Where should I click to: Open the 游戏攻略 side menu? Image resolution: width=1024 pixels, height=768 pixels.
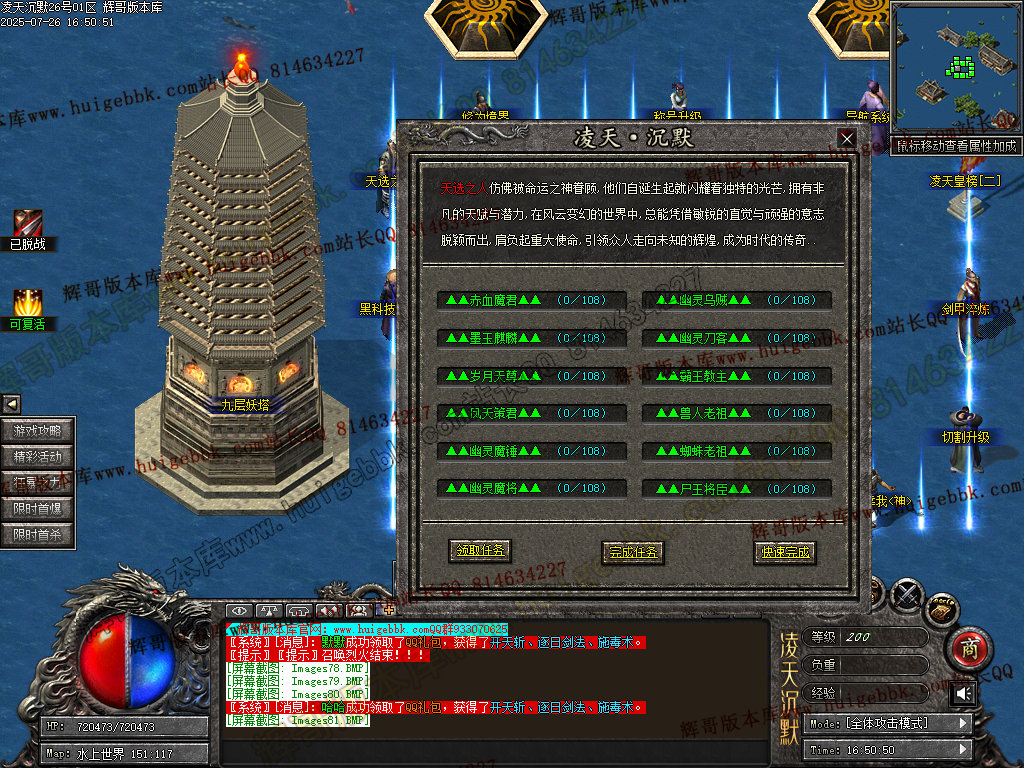coord(38,431)
